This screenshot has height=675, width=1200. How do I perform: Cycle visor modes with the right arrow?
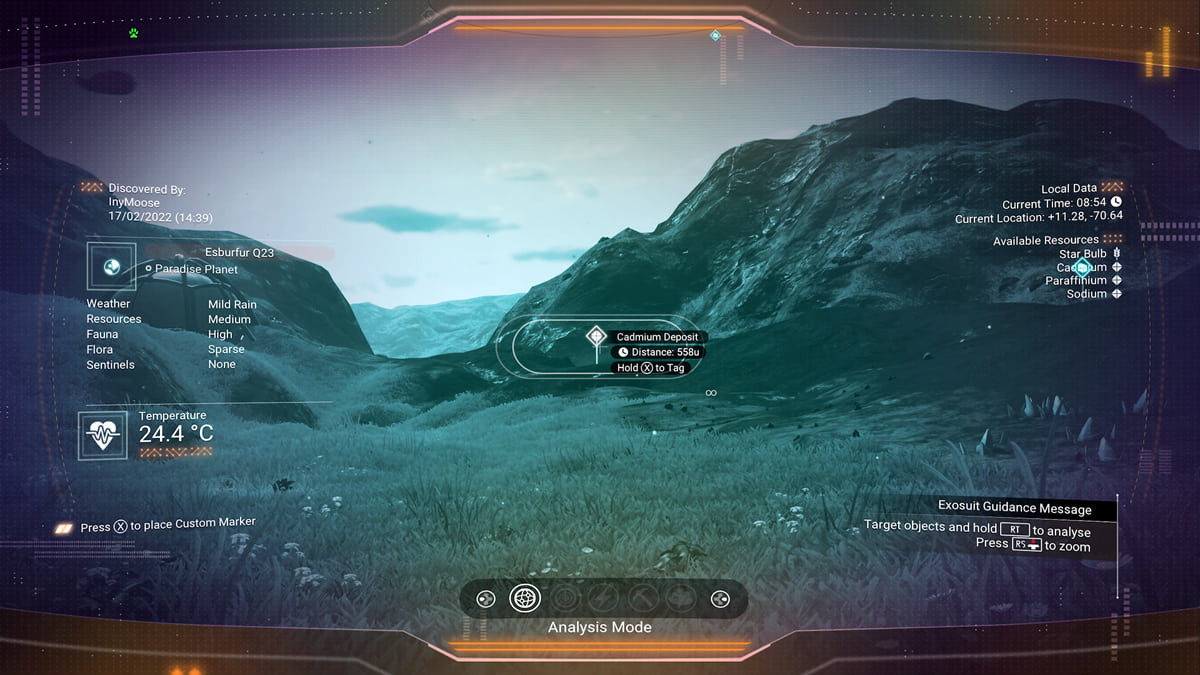[x=719, y=599]
